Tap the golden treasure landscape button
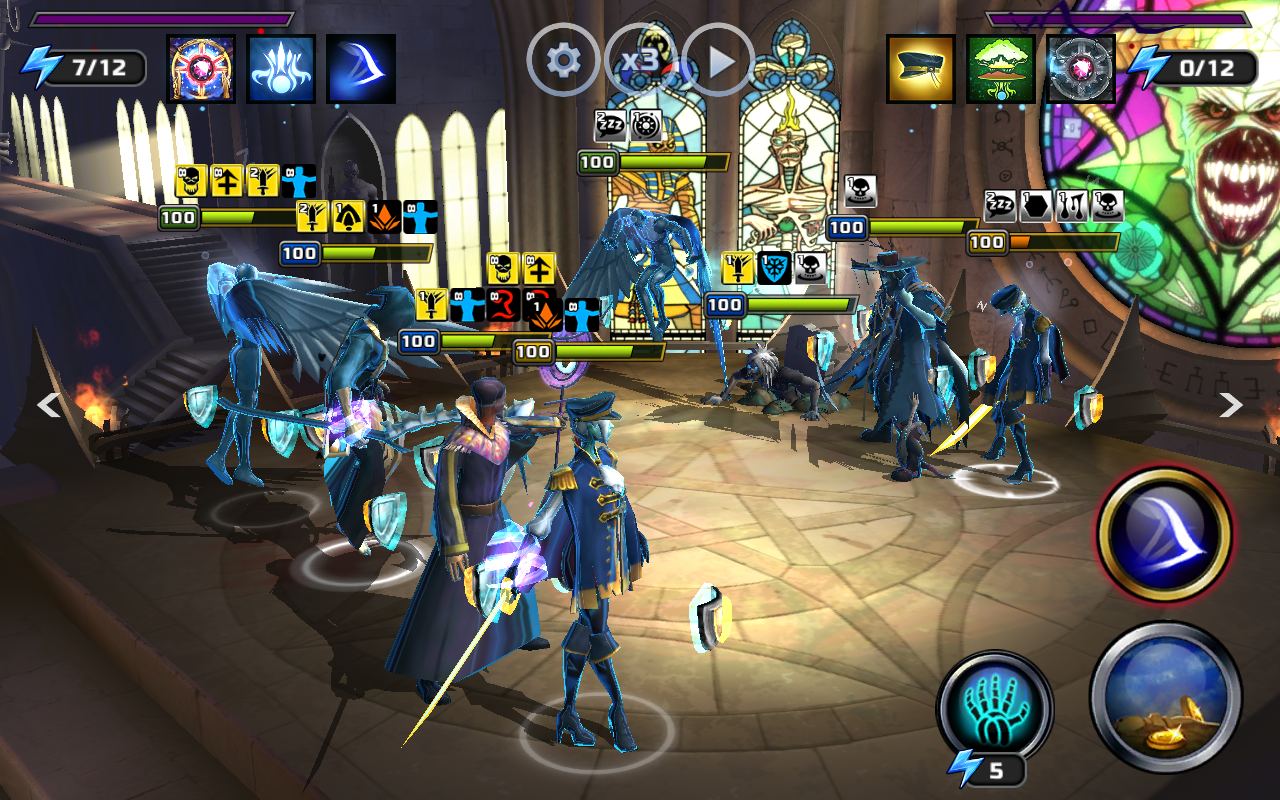The image size is (1280, 800). (x=1166, y=696)
